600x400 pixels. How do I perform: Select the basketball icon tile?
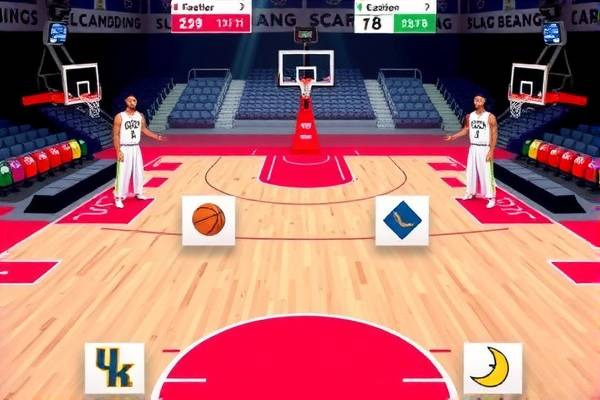pyautogui.click(x=208, y=220)
